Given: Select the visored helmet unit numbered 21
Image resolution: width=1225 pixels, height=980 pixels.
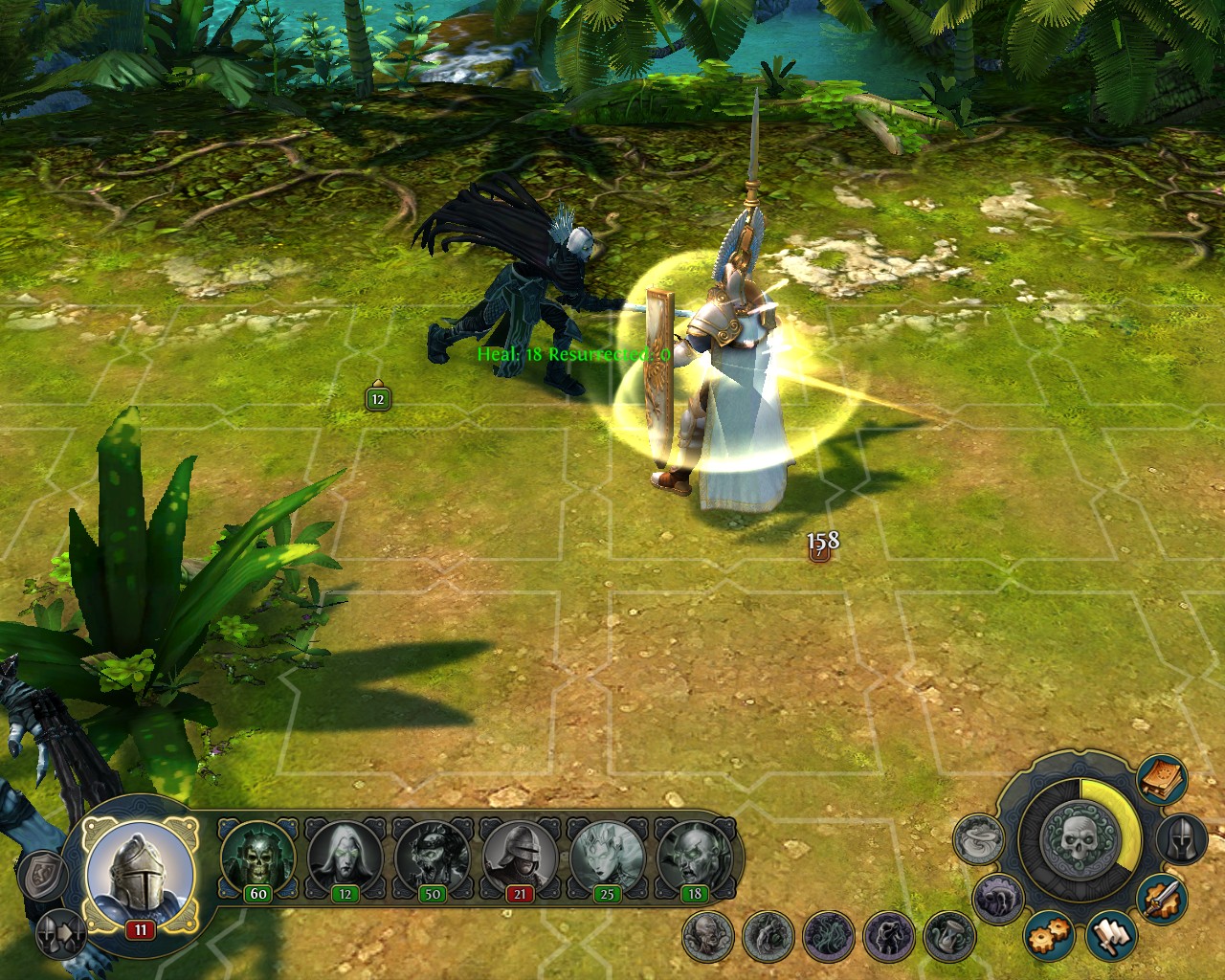Looking at the screenshot, I should (519, 857).
